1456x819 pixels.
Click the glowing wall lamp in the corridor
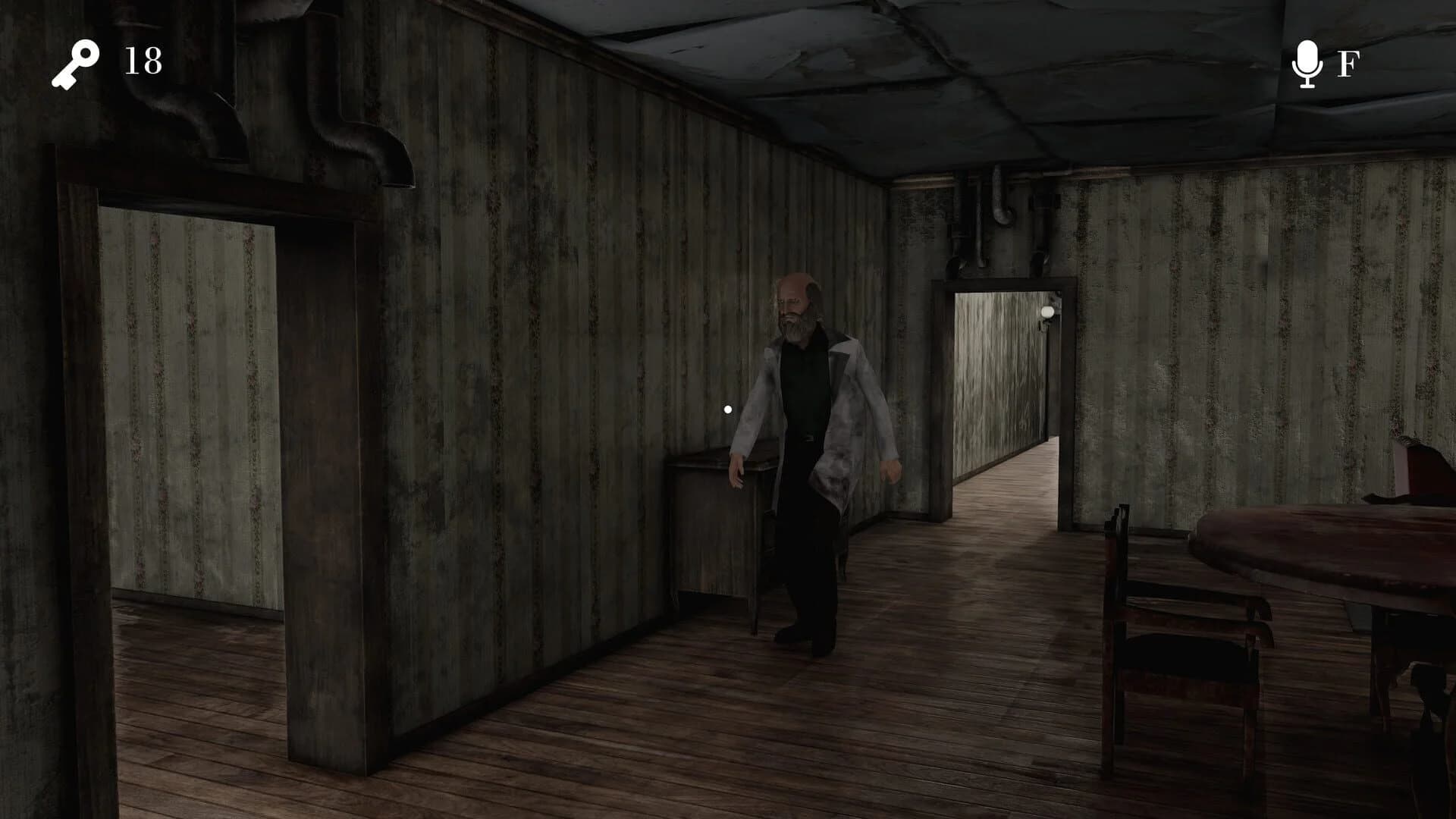pos(1046,311)
